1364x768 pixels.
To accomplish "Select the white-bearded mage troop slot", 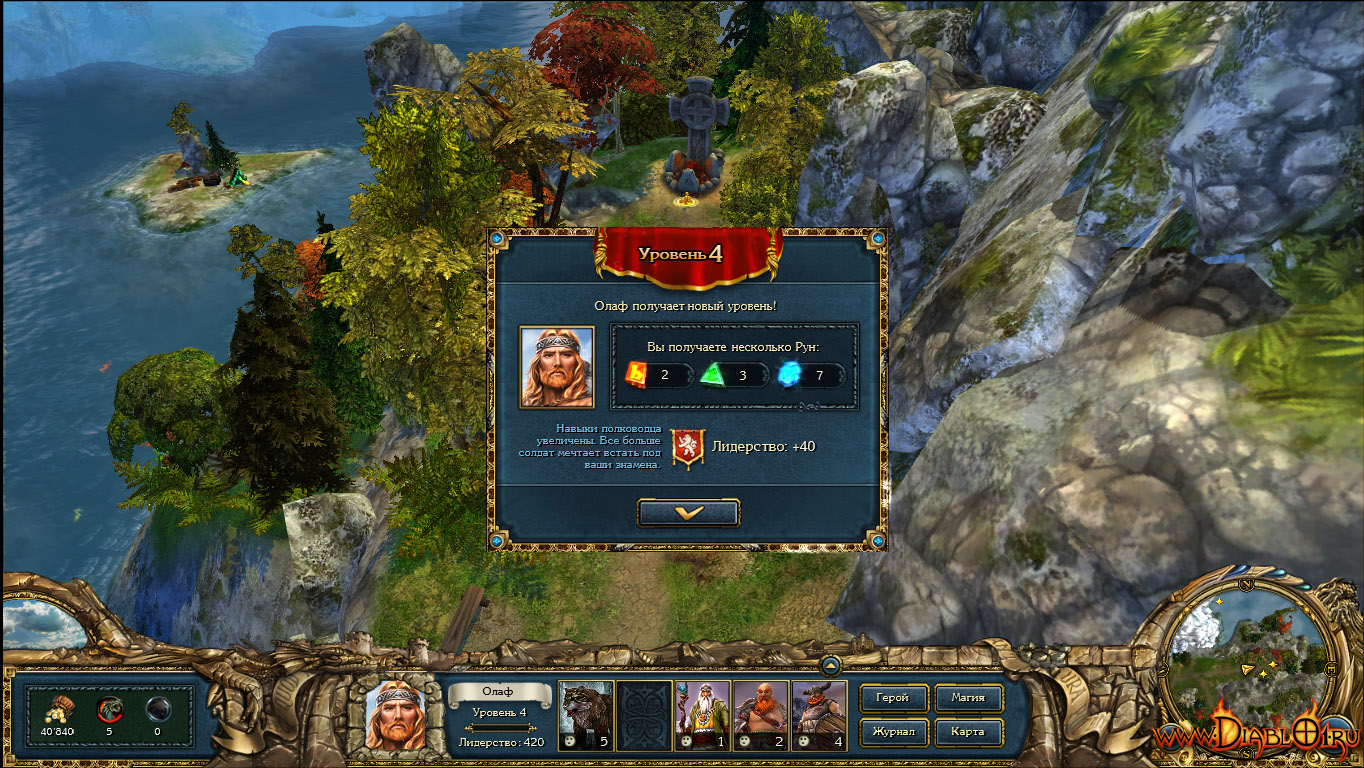I will pyautogui.click(x=702, y=715).
